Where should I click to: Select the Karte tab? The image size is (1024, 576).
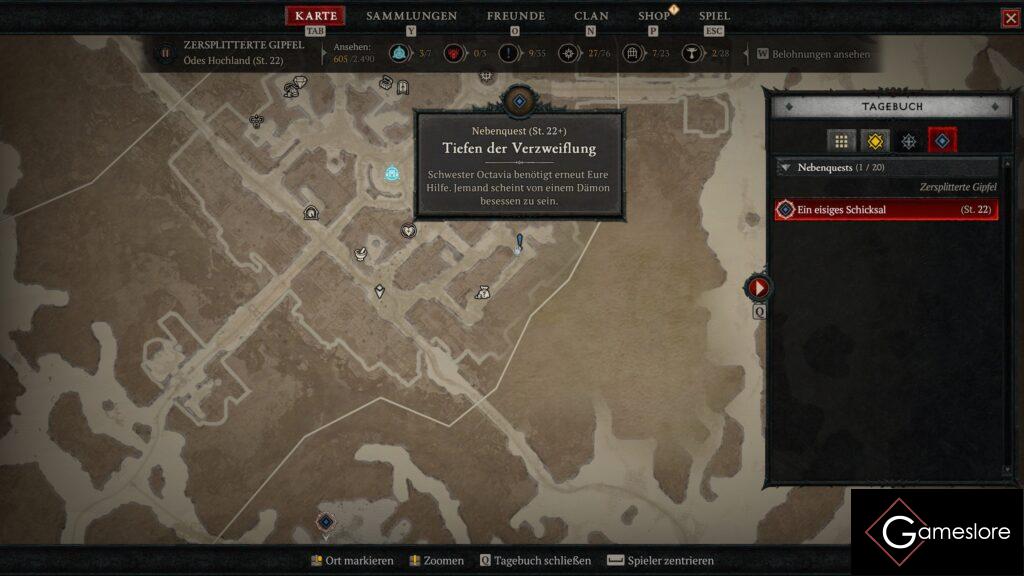point(316,16)
